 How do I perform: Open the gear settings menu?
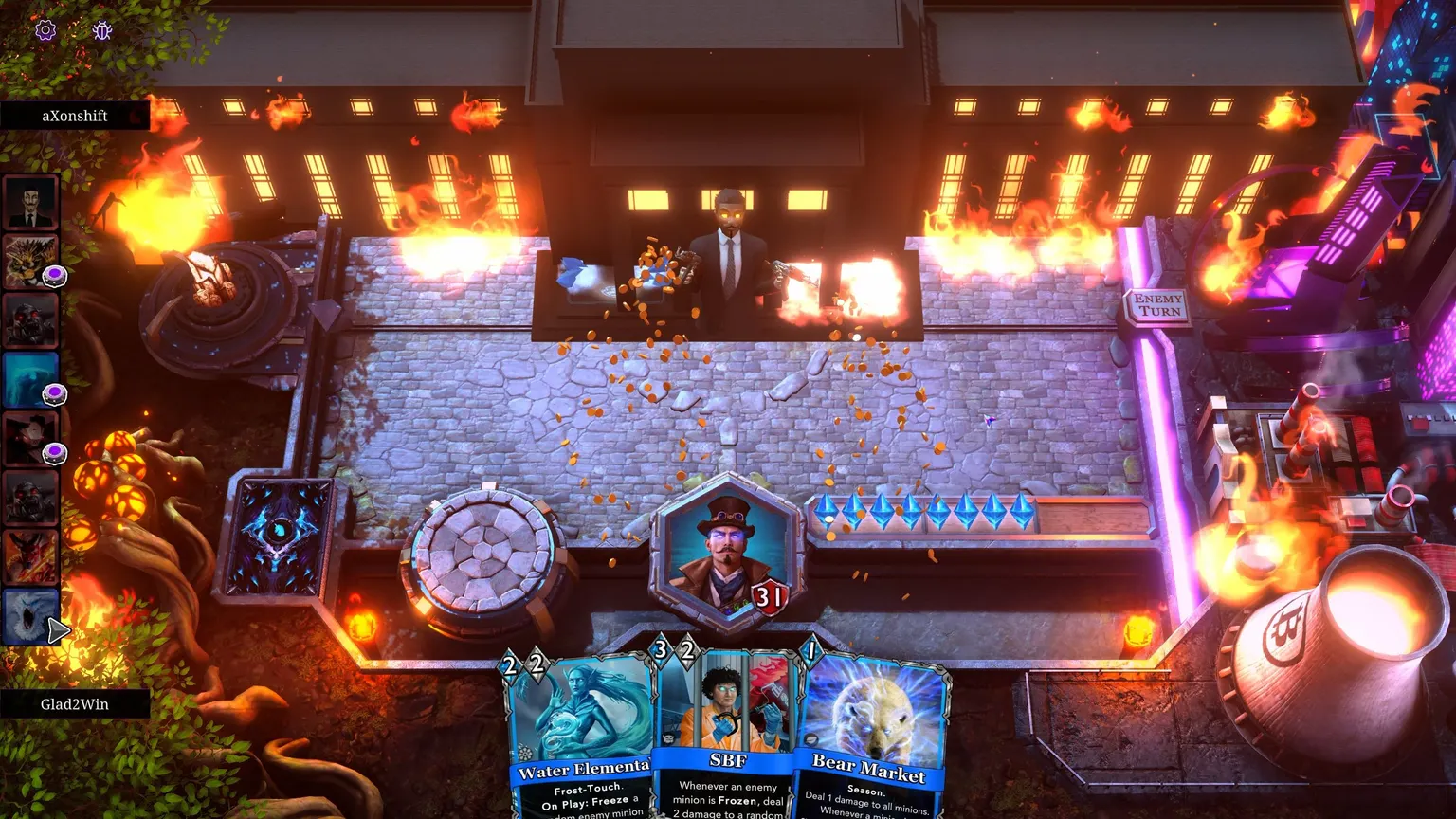tap(45, 30)
